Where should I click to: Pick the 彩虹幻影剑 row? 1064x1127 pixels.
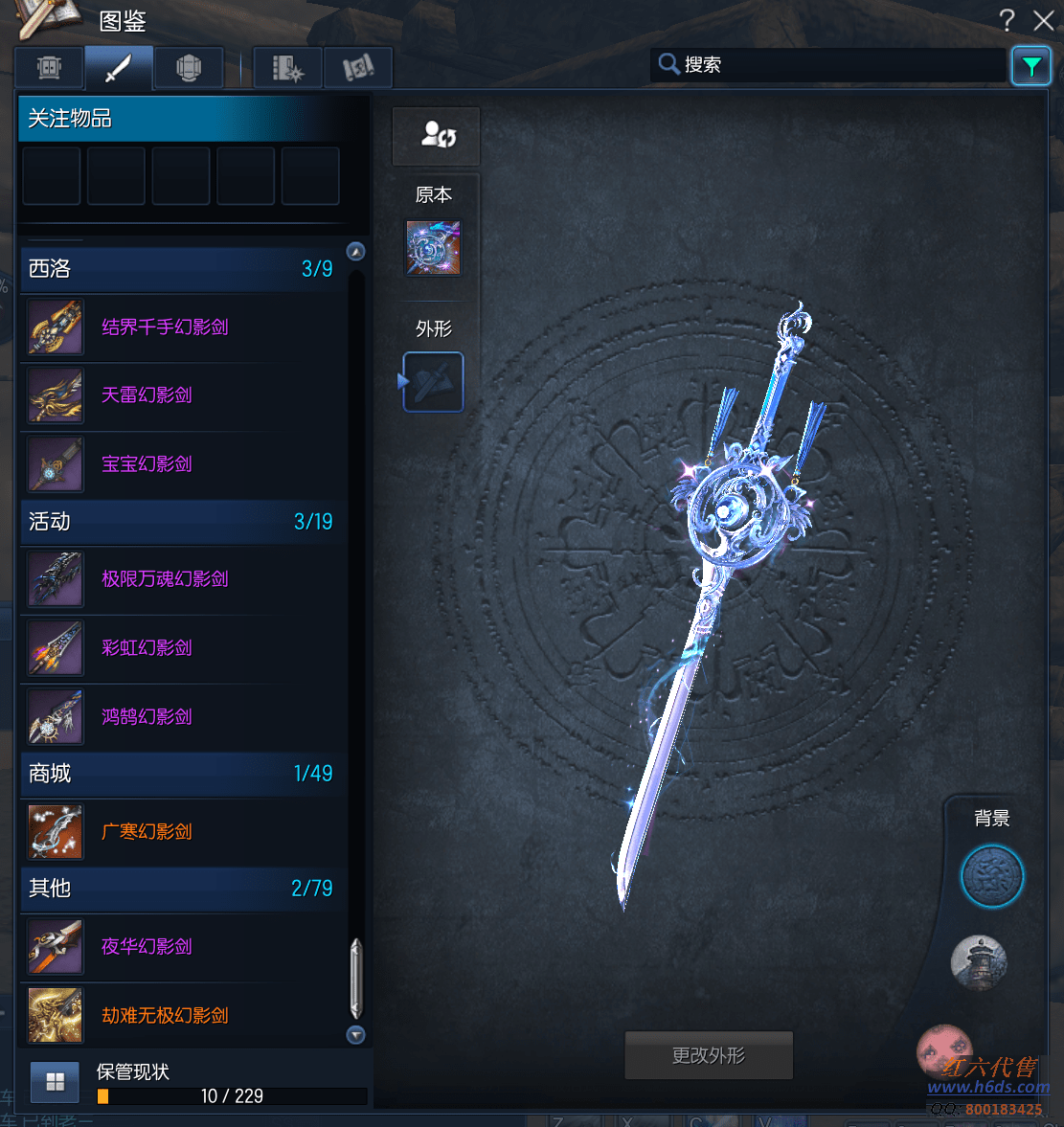147,648
